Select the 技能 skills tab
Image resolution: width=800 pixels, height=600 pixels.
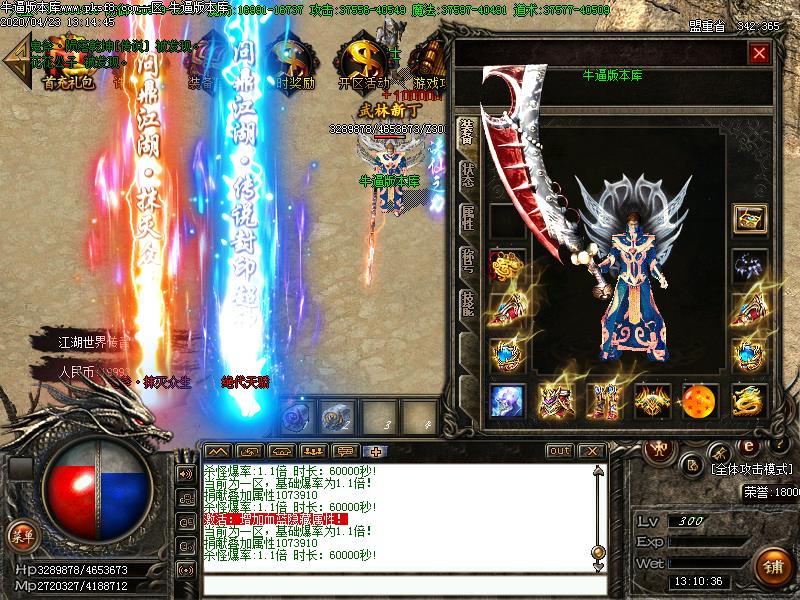pos(467,304)
